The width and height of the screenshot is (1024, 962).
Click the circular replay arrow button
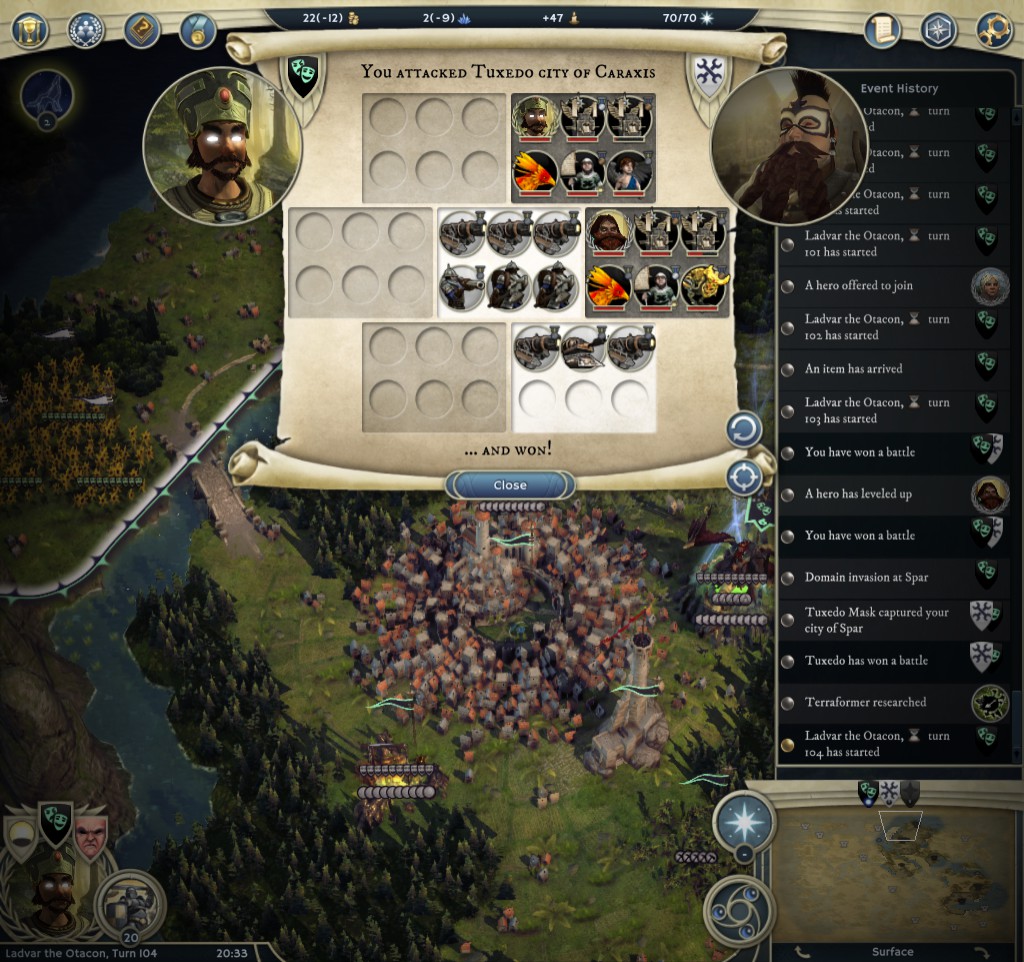coord(744,431)
